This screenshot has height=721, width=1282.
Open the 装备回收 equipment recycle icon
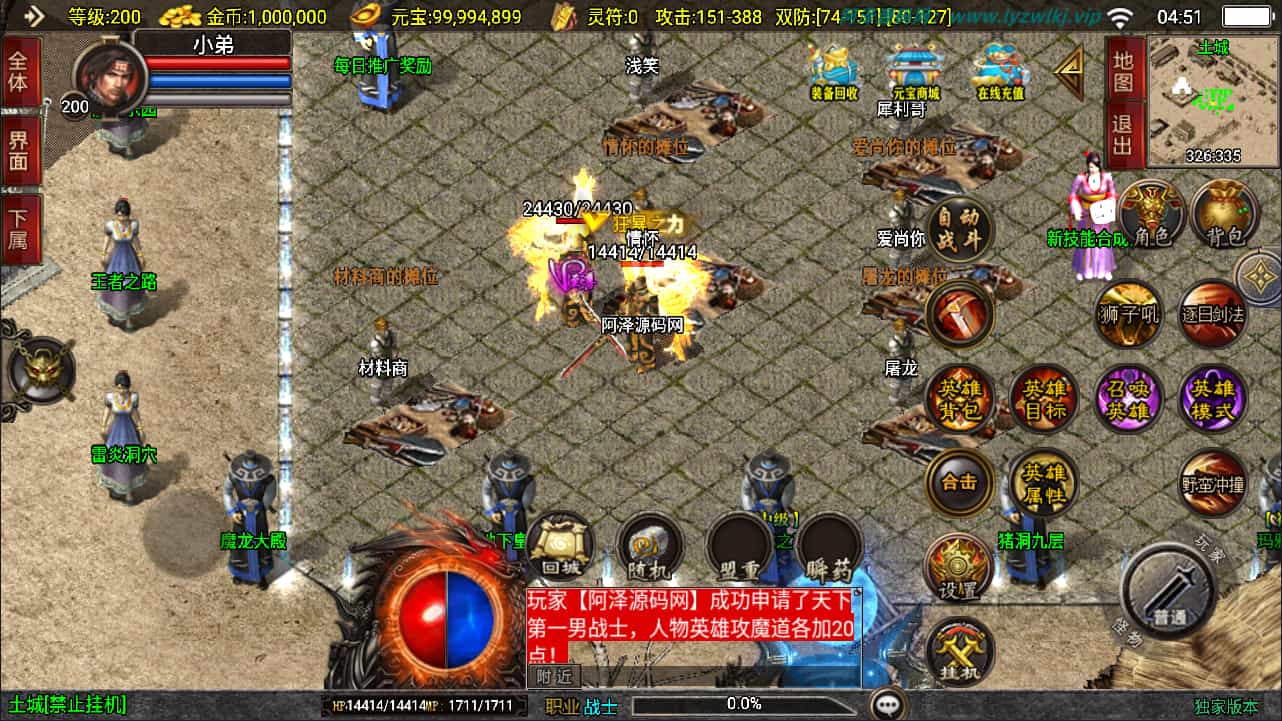(x=833, y=70)
